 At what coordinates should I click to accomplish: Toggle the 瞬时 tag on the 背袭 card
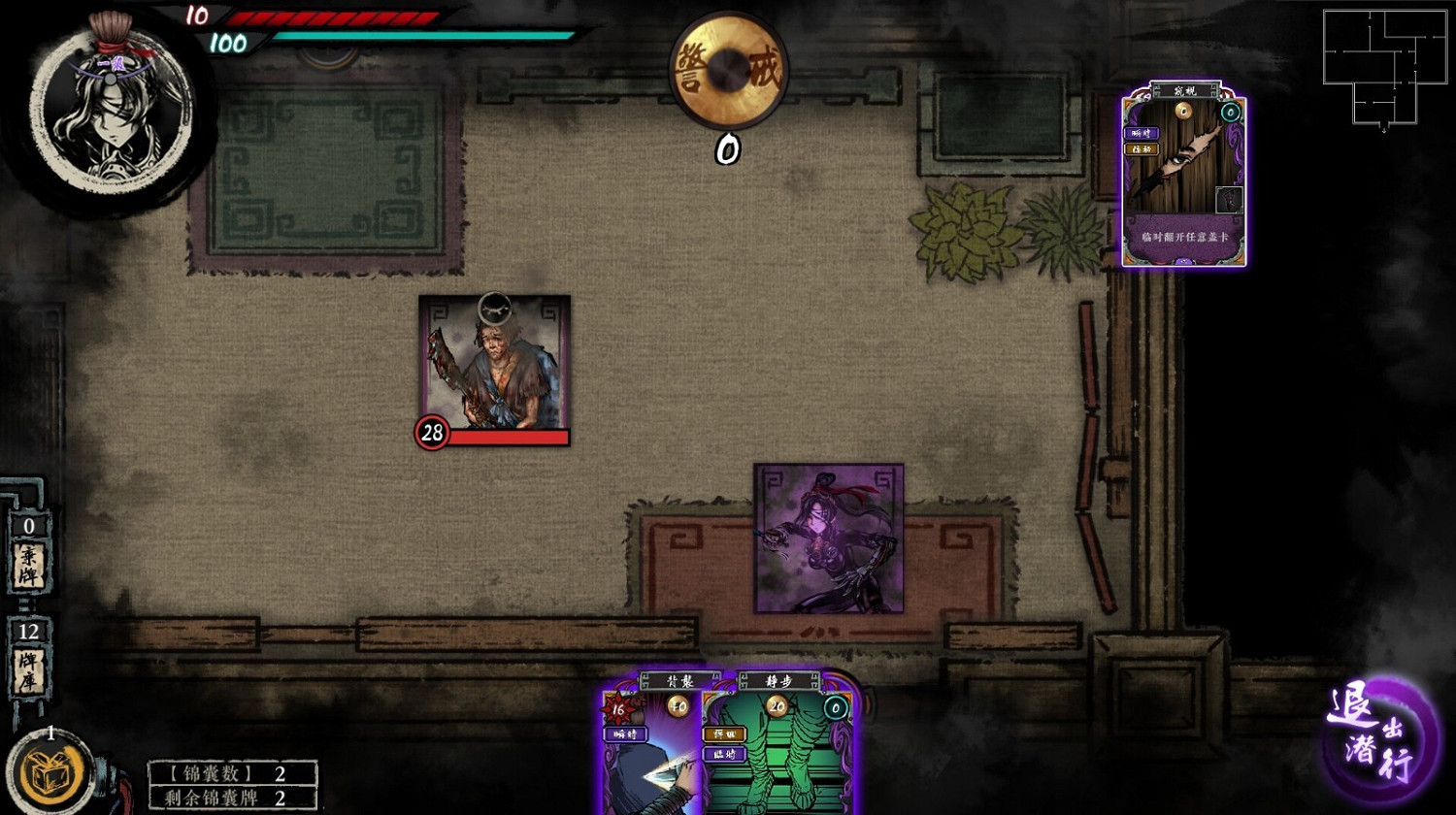pos(626,735)
